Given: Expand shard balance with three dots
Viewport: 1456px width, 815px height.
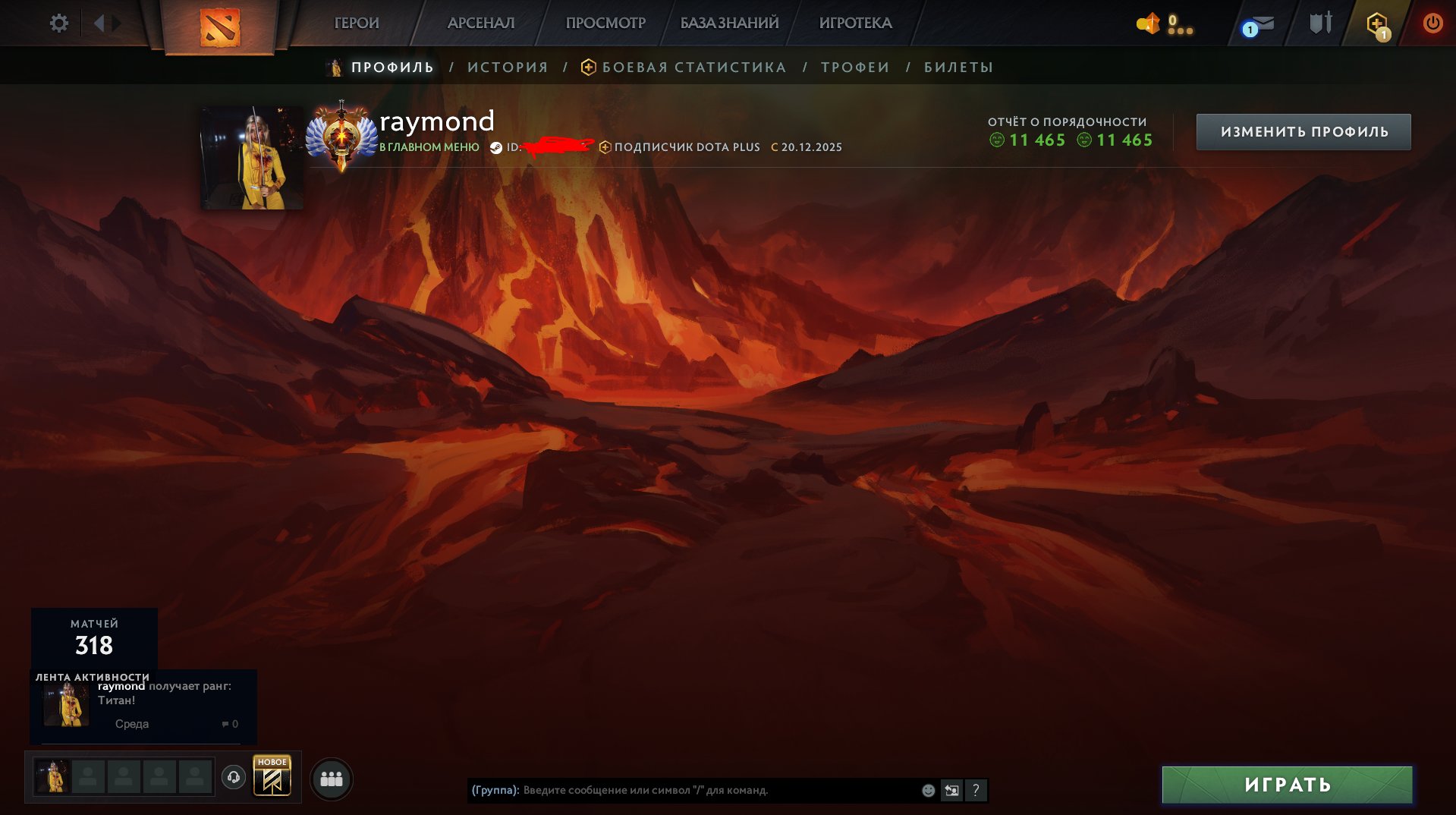Looking at the screenshot, I should coord(1179,30).
